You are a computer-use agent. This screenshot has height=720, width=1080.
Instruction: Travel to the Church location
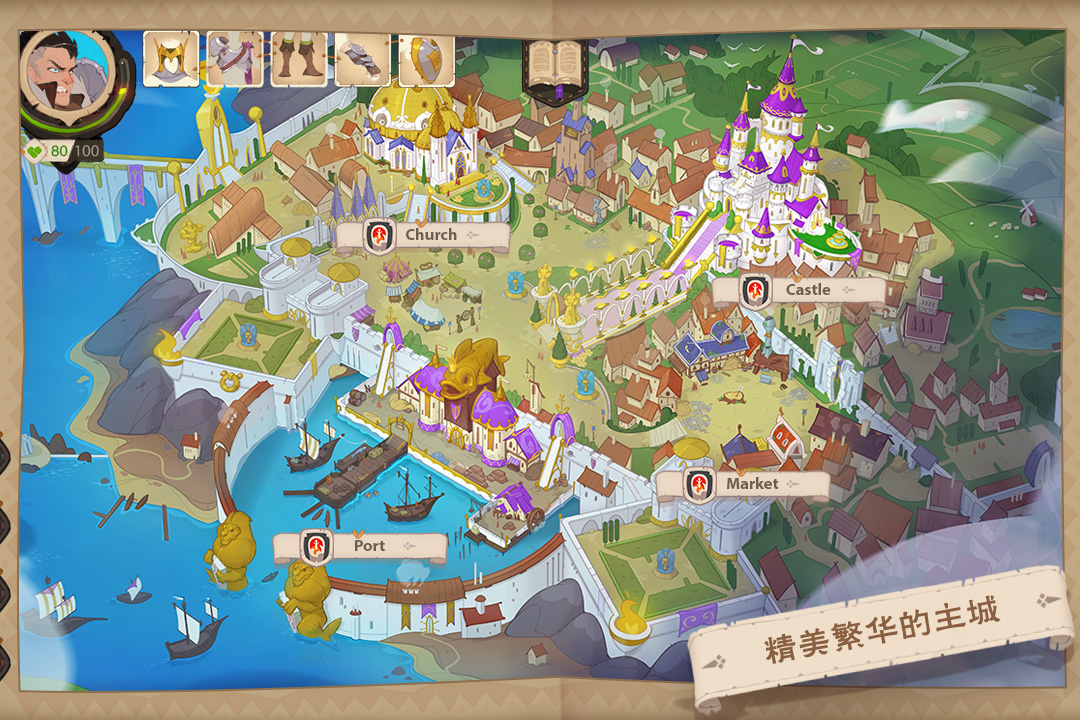(x=421, y=236)
